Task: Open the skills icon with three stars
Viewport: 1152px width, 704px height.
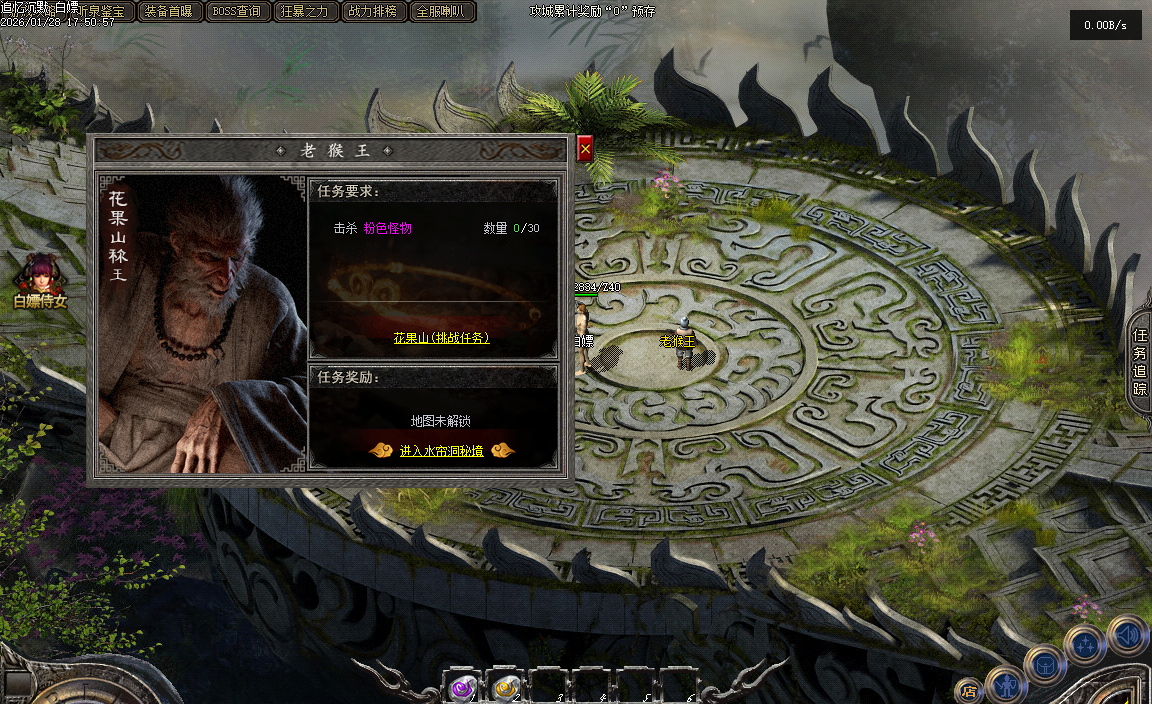Action: [1084, 645]
